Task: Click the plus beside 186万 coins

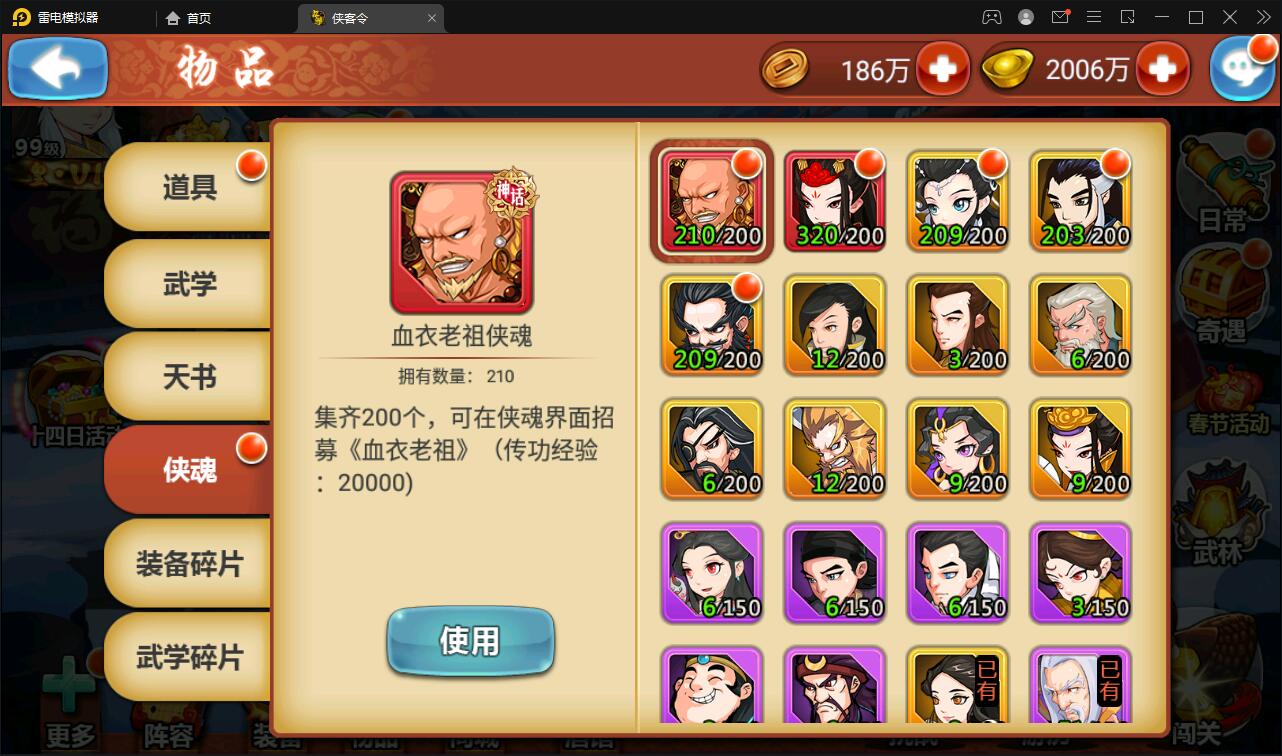Action: (941, 68)
